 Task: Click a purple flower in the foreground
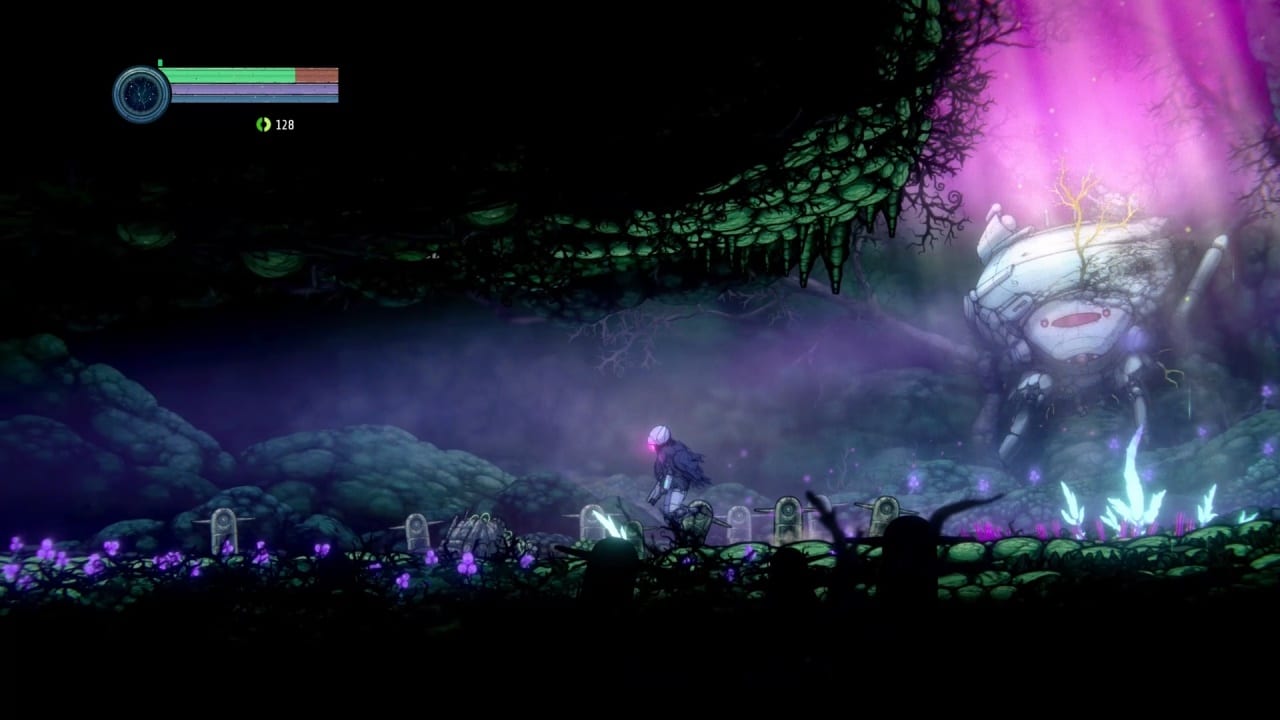click(x=170, y=558)
